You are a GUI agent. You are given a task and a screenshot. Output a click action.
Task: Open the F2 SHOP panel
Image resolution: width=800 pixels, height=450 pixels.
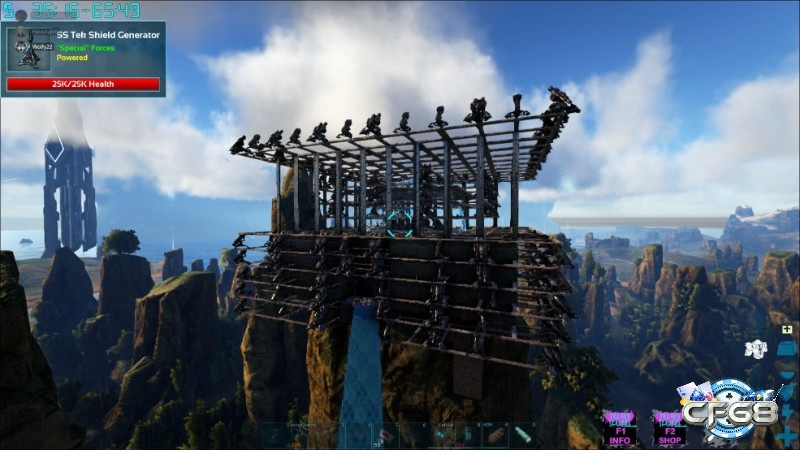pyautogui.click(x=669, y=427)
